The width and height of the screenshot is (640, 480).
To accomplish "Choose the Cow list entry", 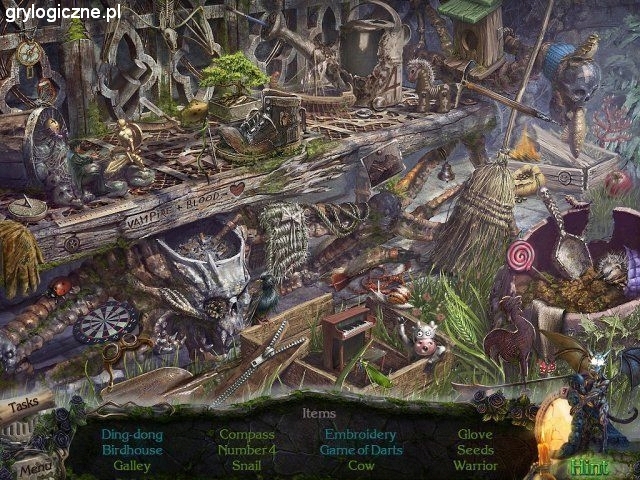I will coord(360,465).
